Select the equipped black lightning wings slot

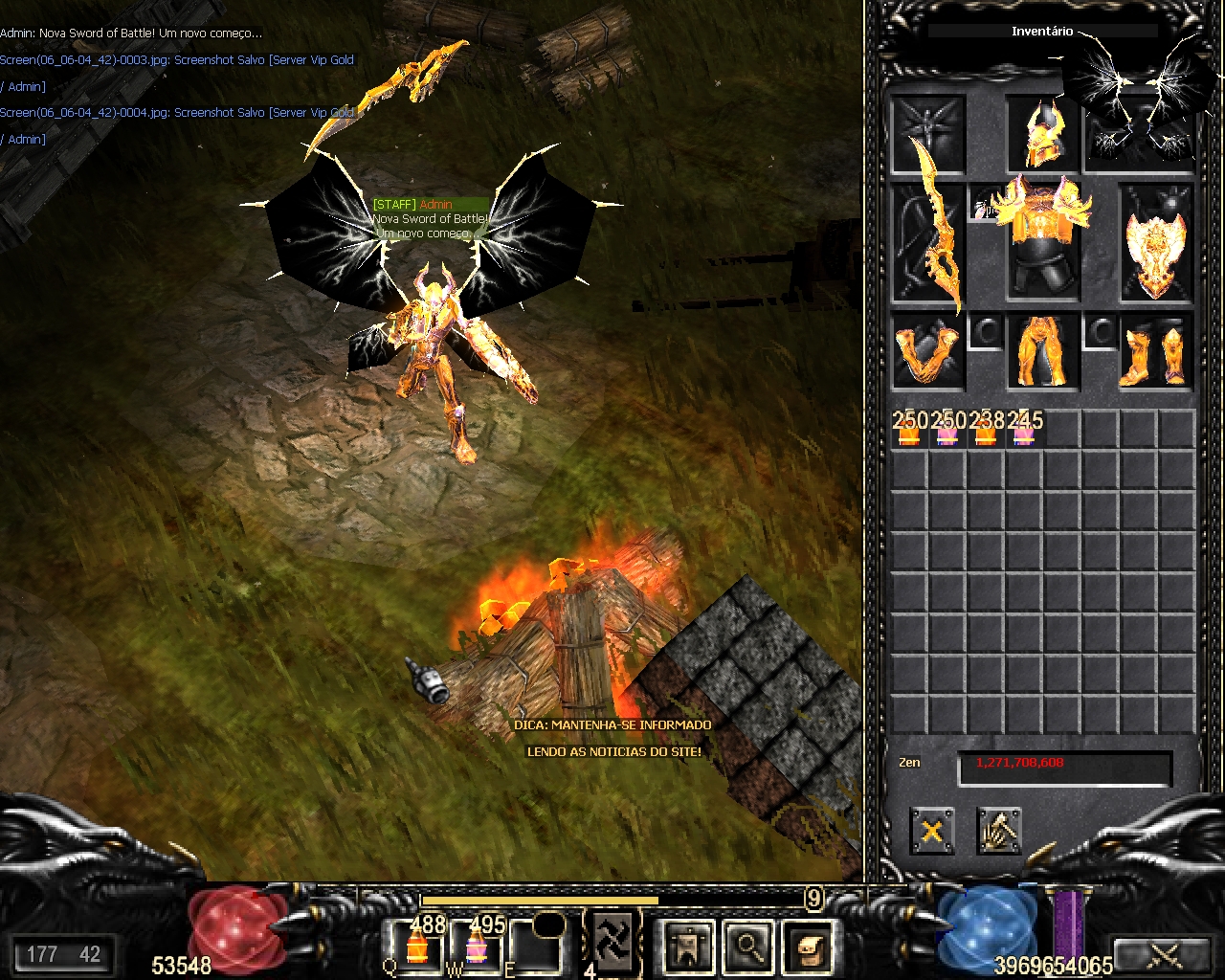(1141, 134)
